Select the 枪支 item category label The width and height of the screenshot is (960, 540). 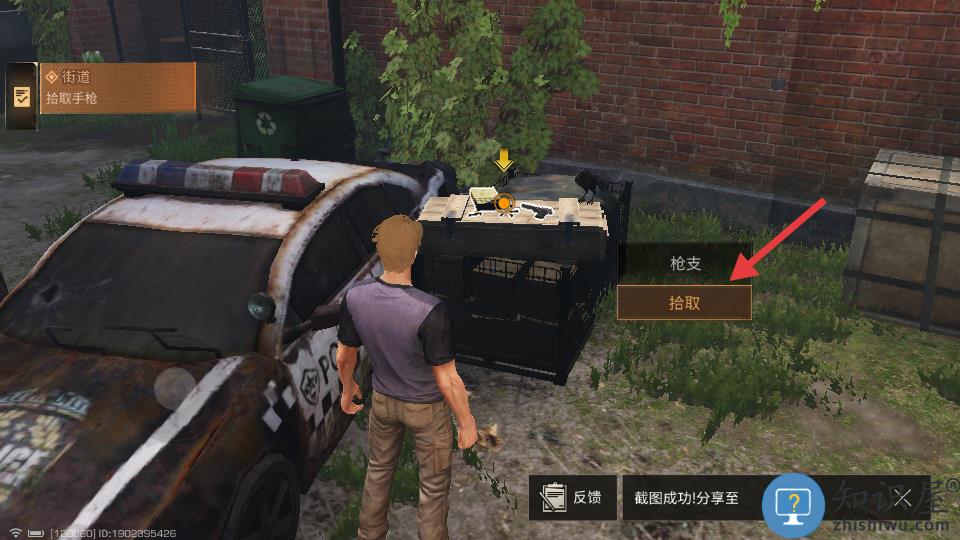coord(684,263)
